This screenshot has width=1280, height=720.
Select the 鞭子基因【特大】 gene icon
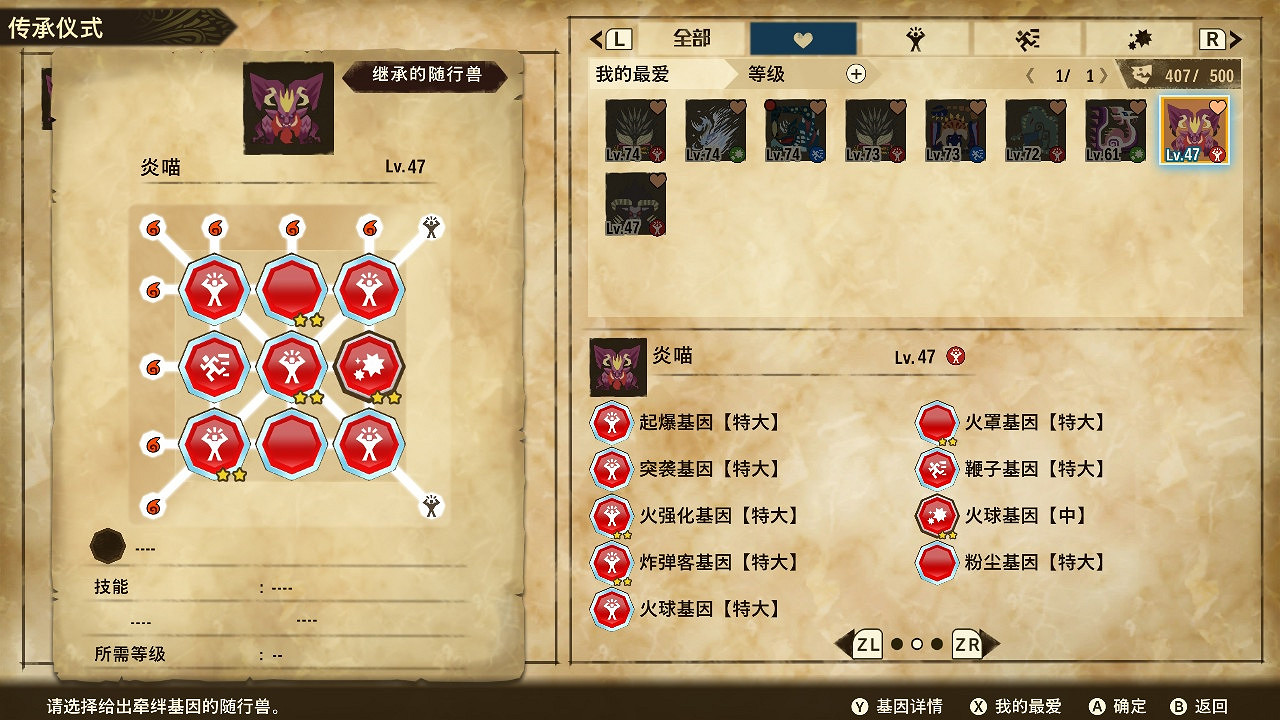[936, 470]
